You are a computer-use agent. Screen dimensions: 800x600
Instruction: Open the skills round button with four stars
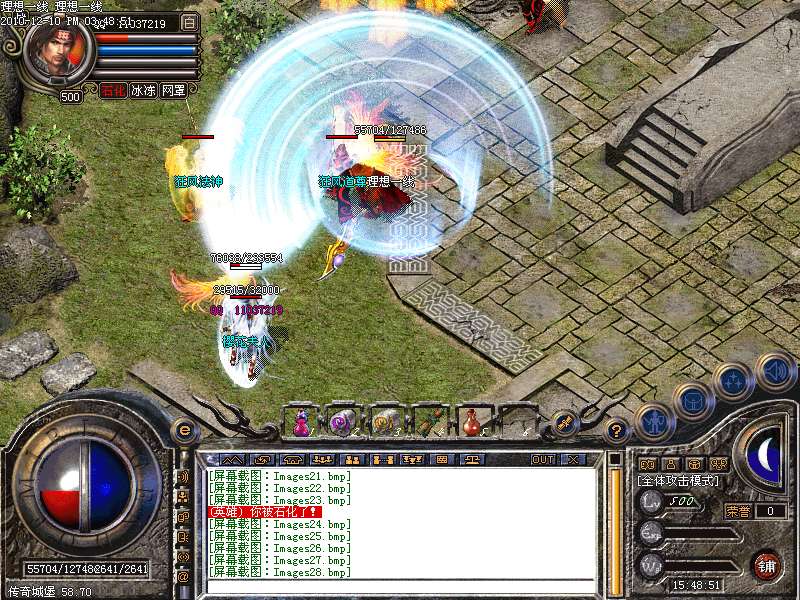point(734,381)
